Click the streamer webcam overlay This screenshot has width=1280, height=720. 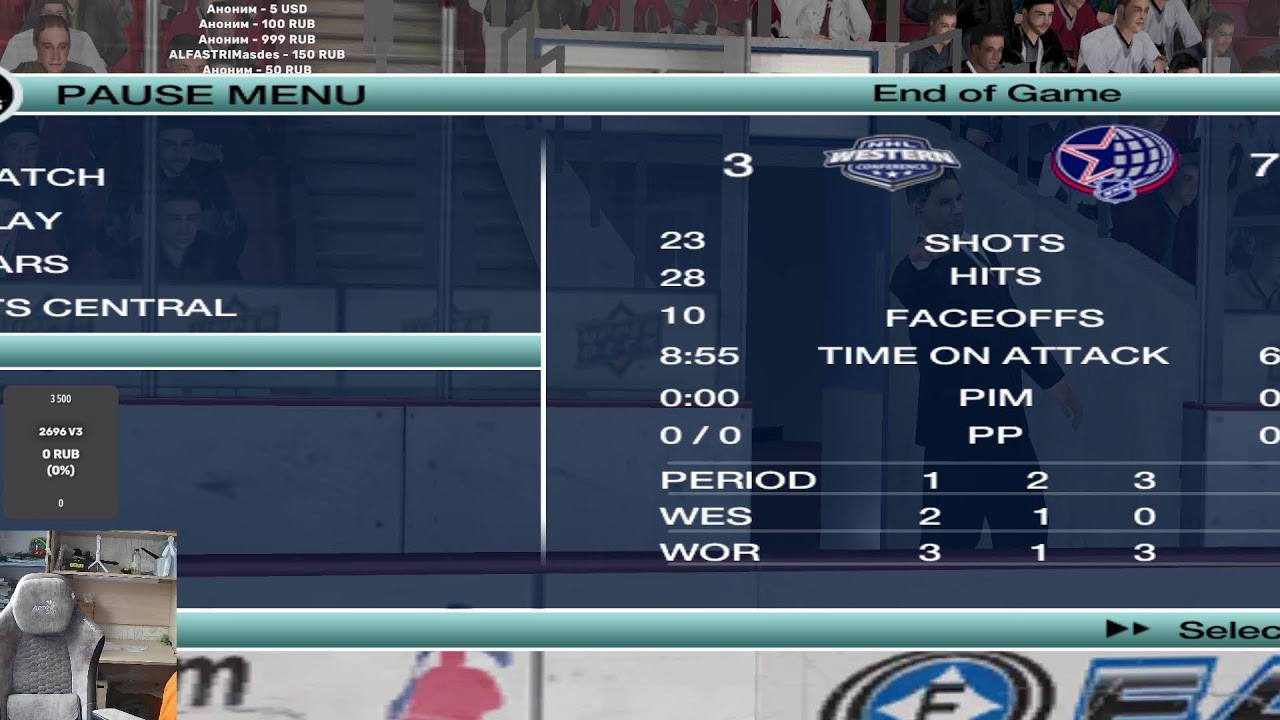click(88, 625)
